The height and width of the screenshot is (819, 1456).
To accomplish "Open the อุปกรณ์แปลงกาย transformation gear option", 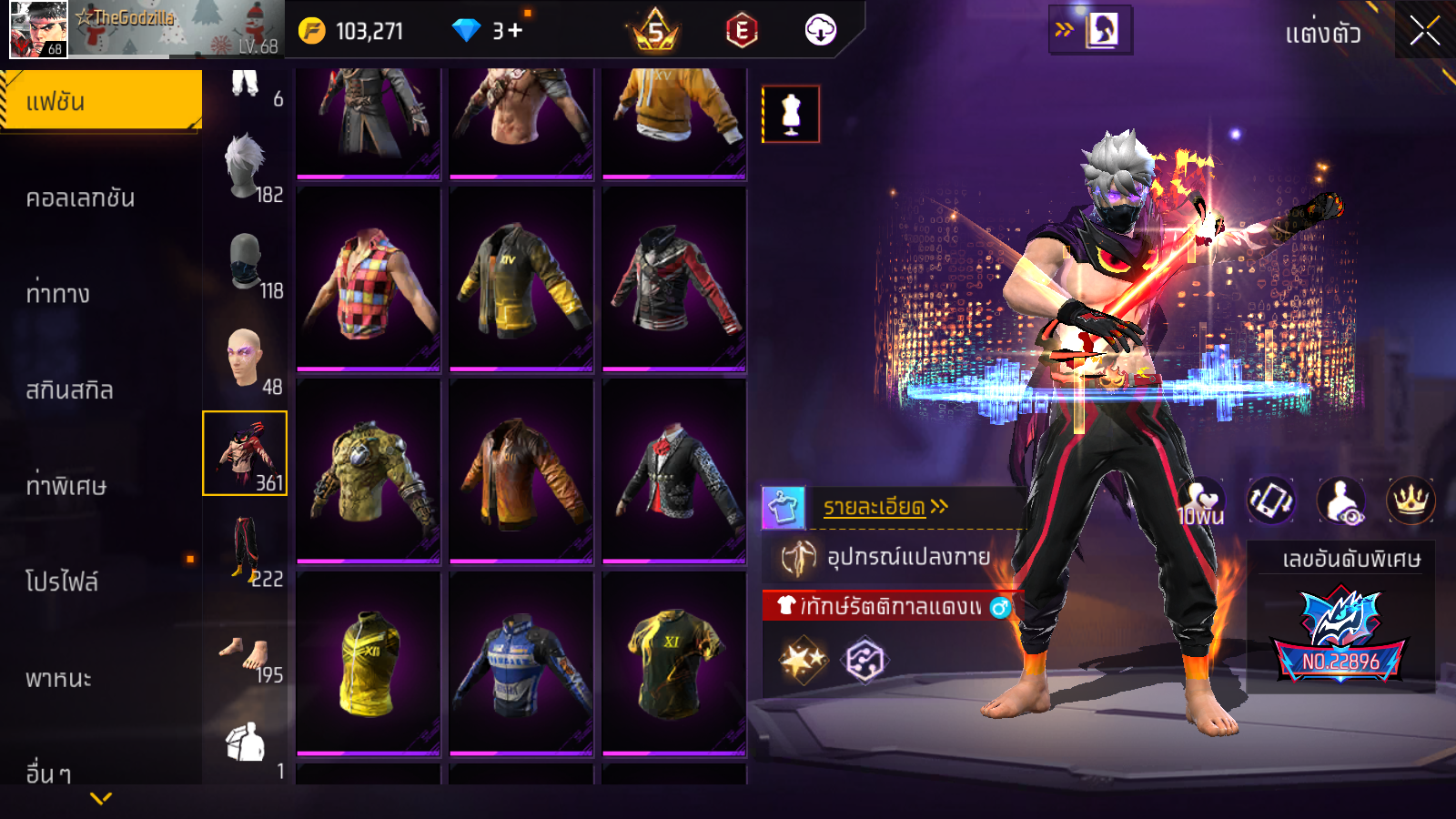I will pos(906,557).
